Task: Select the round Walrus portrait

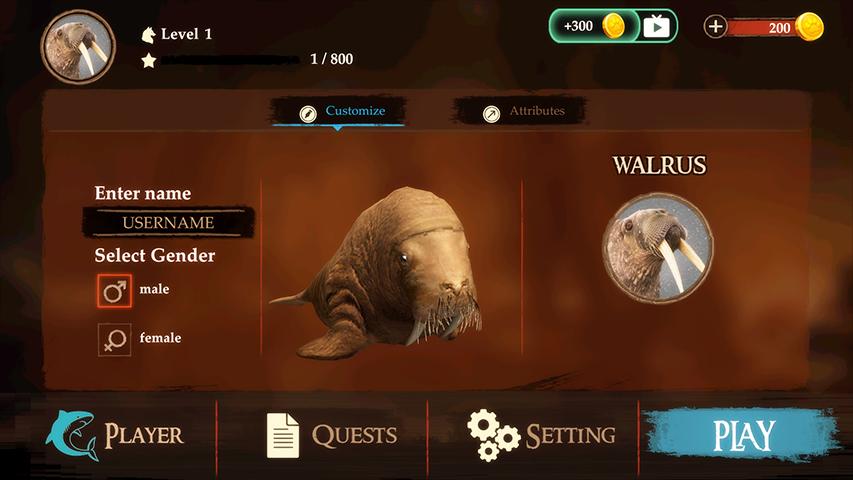Action: (657, 246)
